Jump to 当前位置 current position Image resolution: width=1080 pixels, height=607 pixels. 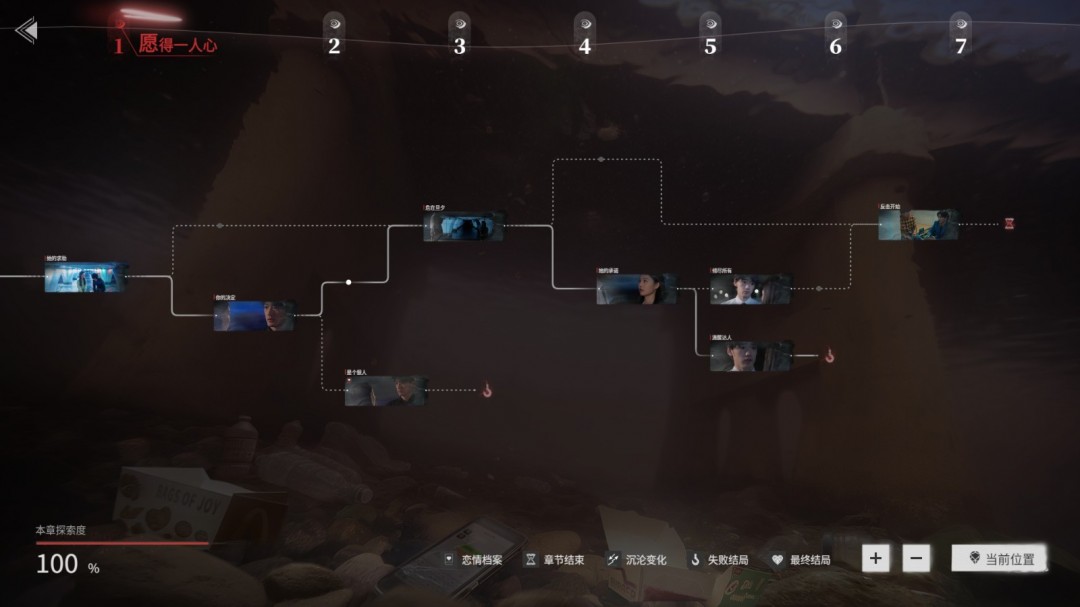[1000, 559]
